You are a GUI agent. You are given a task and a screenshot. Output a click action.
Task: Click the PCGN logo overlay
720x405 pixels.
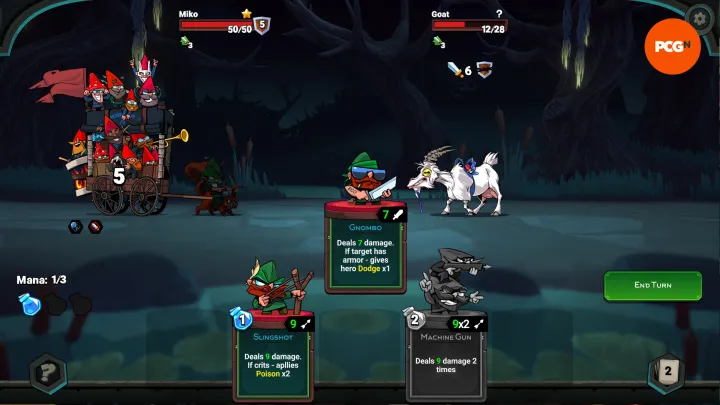tap(671, 45)
